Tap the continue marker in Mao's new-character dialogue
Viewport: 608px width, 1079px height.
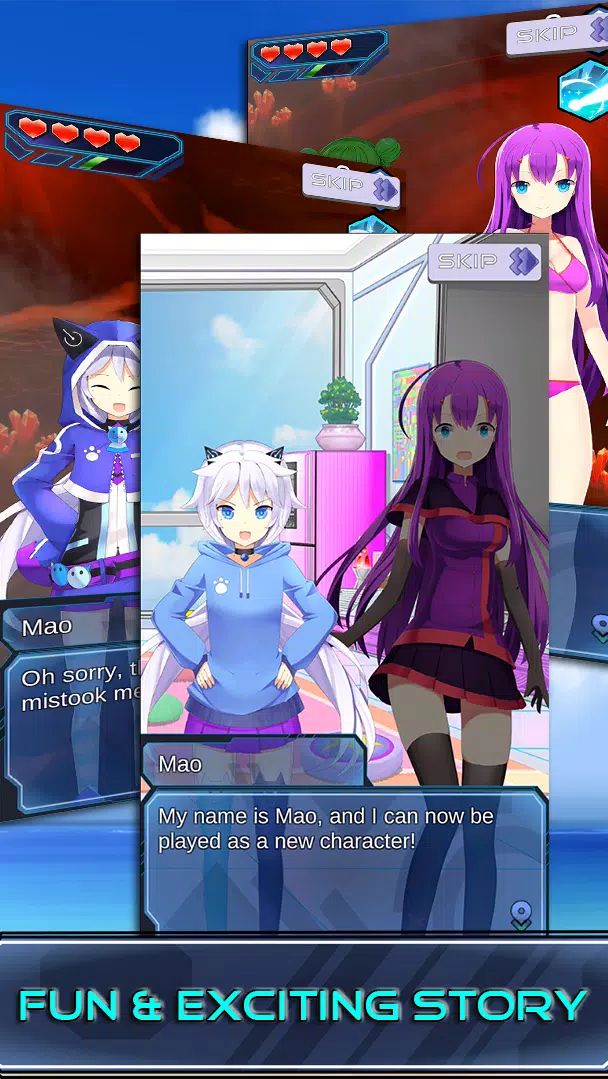[x=520, y=914]
